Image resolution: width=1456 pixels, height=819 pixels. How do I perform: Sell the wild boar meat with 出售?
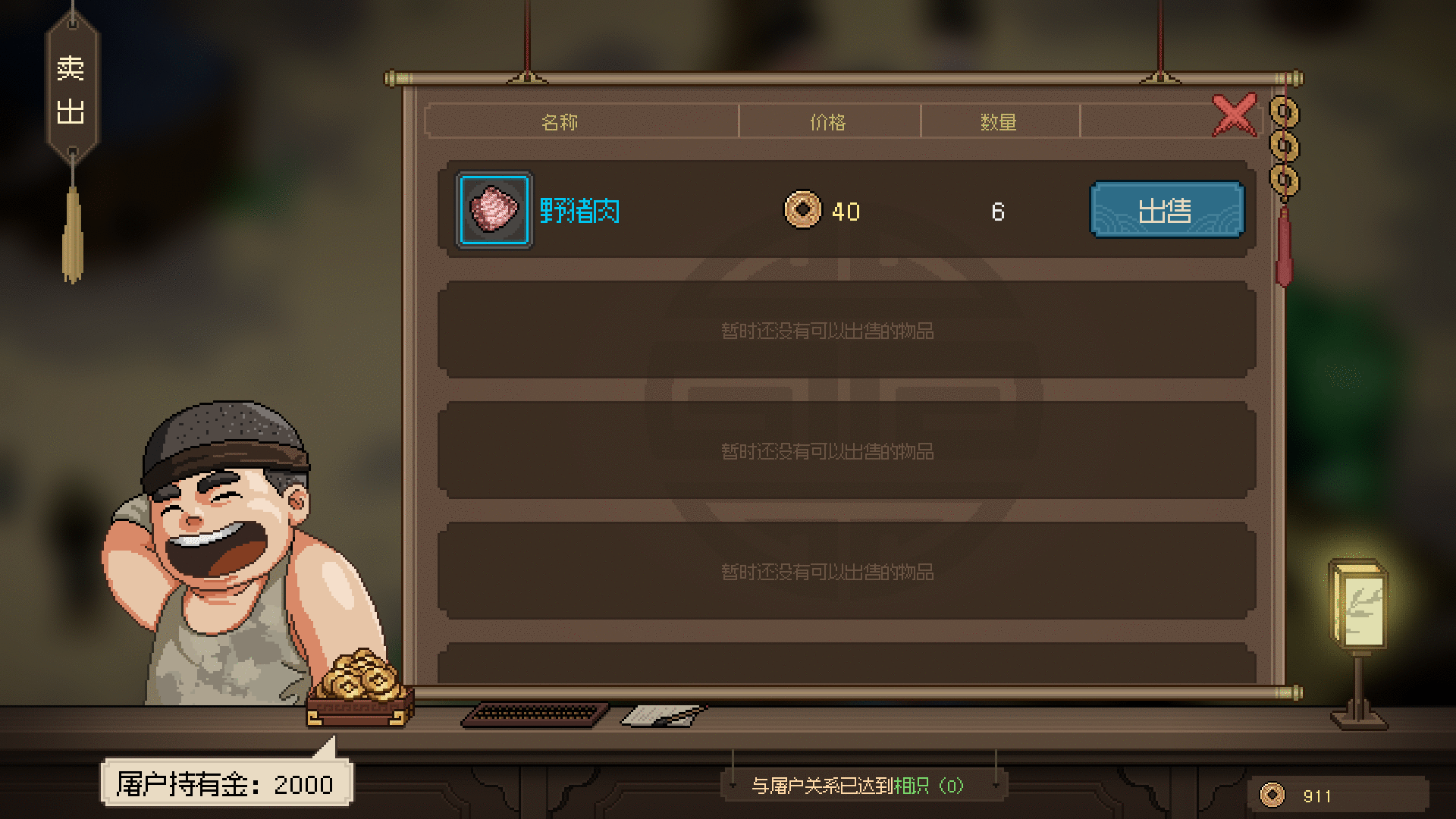coord(1166,210)
